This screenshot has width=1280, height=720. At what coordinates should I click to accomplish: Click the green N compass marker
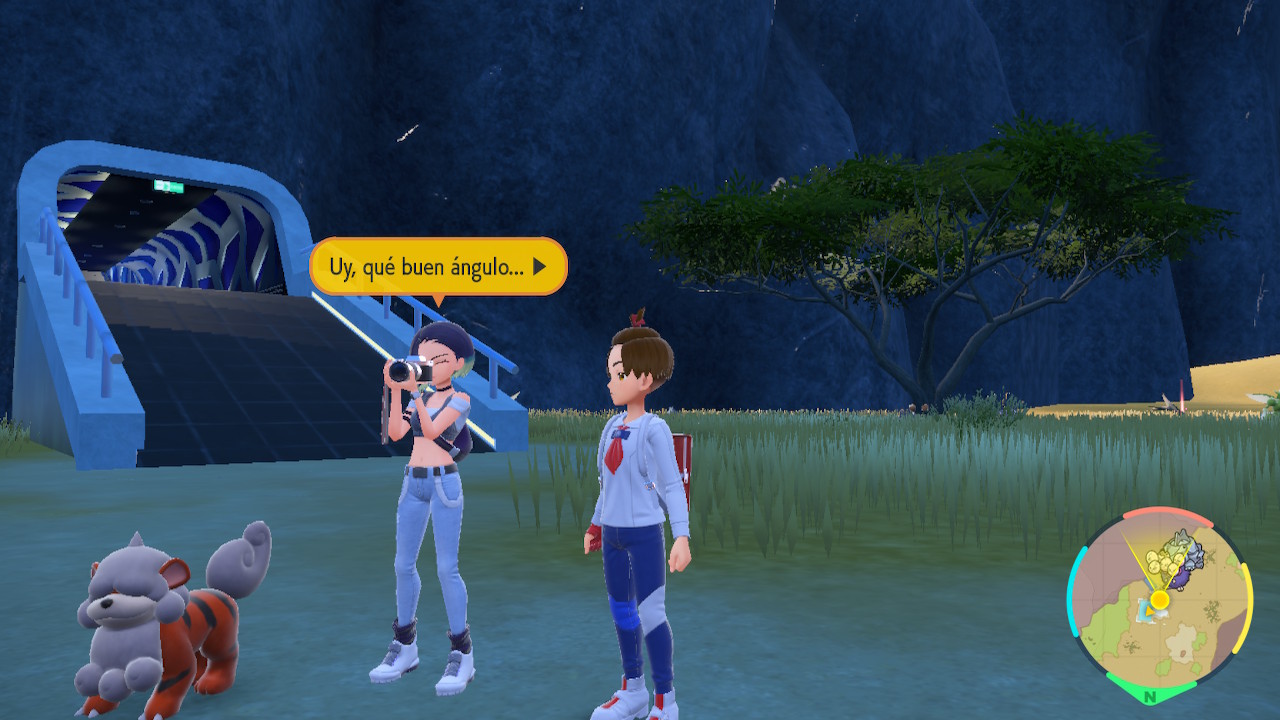click(1150, 696)
